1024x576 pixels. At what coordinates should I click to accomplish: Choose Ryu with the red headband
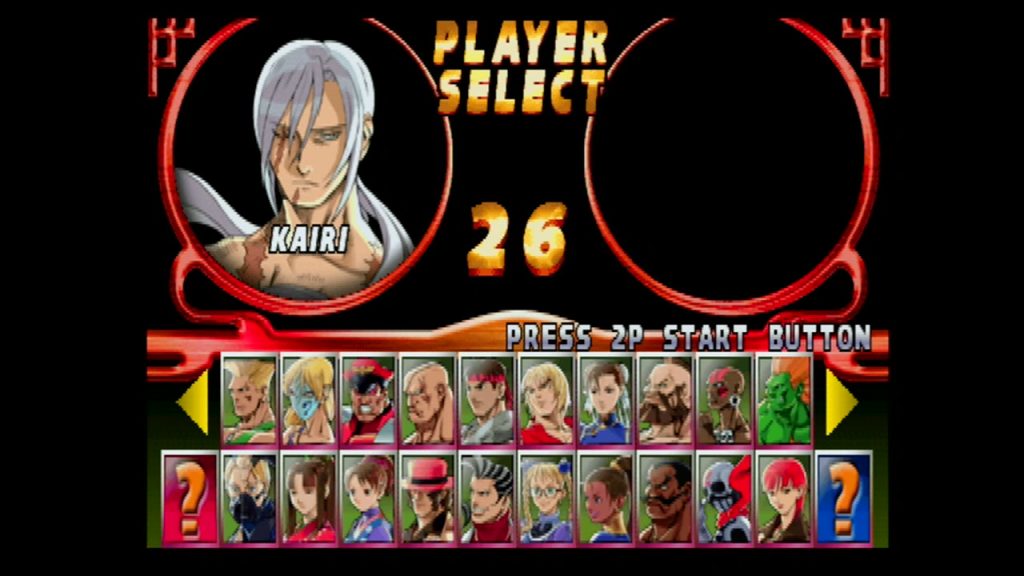[x=487, y=400]
